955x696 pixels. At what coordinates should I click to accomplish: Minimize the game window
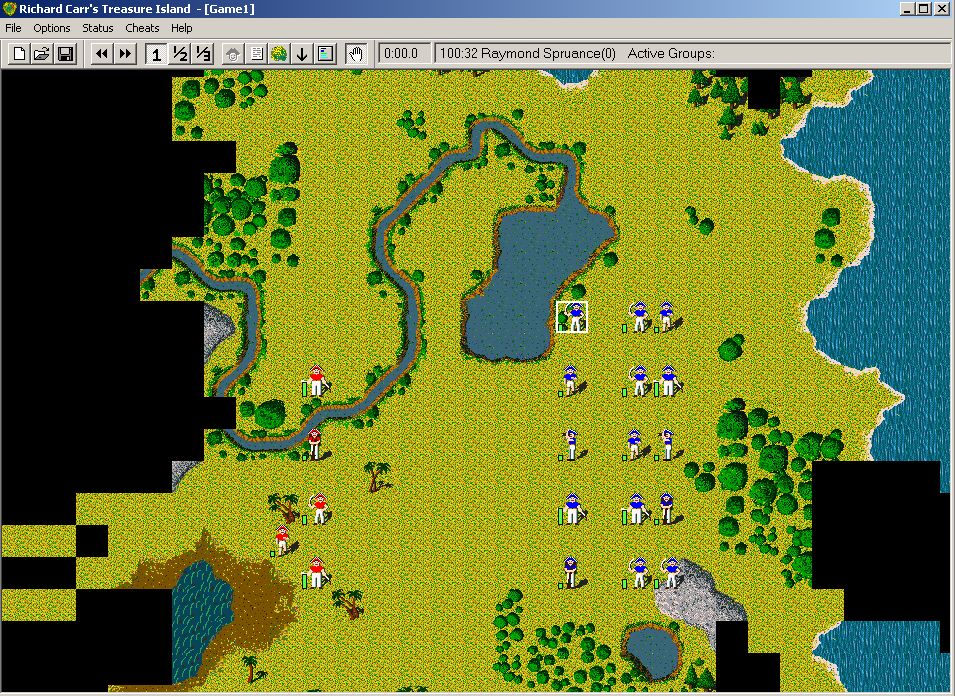[906, 8]
